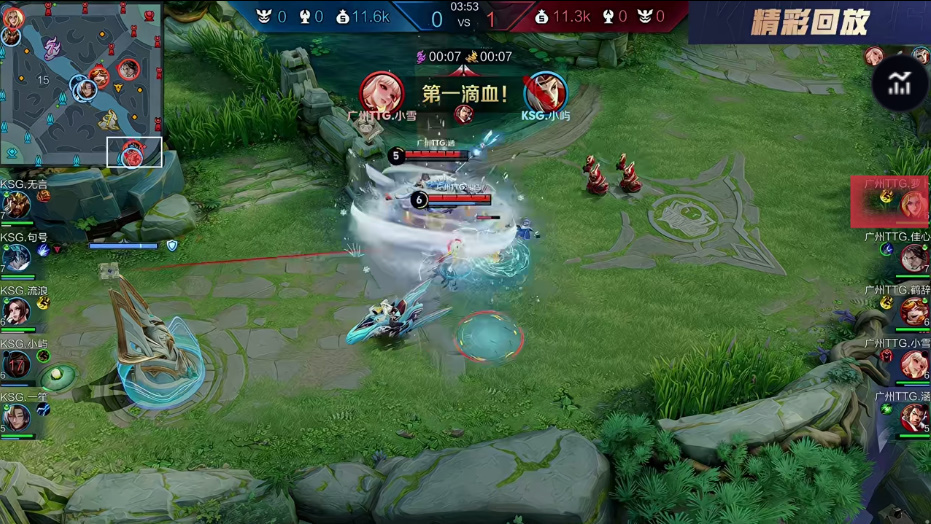Click the 精彩回放 replay banner

point(809,22)
